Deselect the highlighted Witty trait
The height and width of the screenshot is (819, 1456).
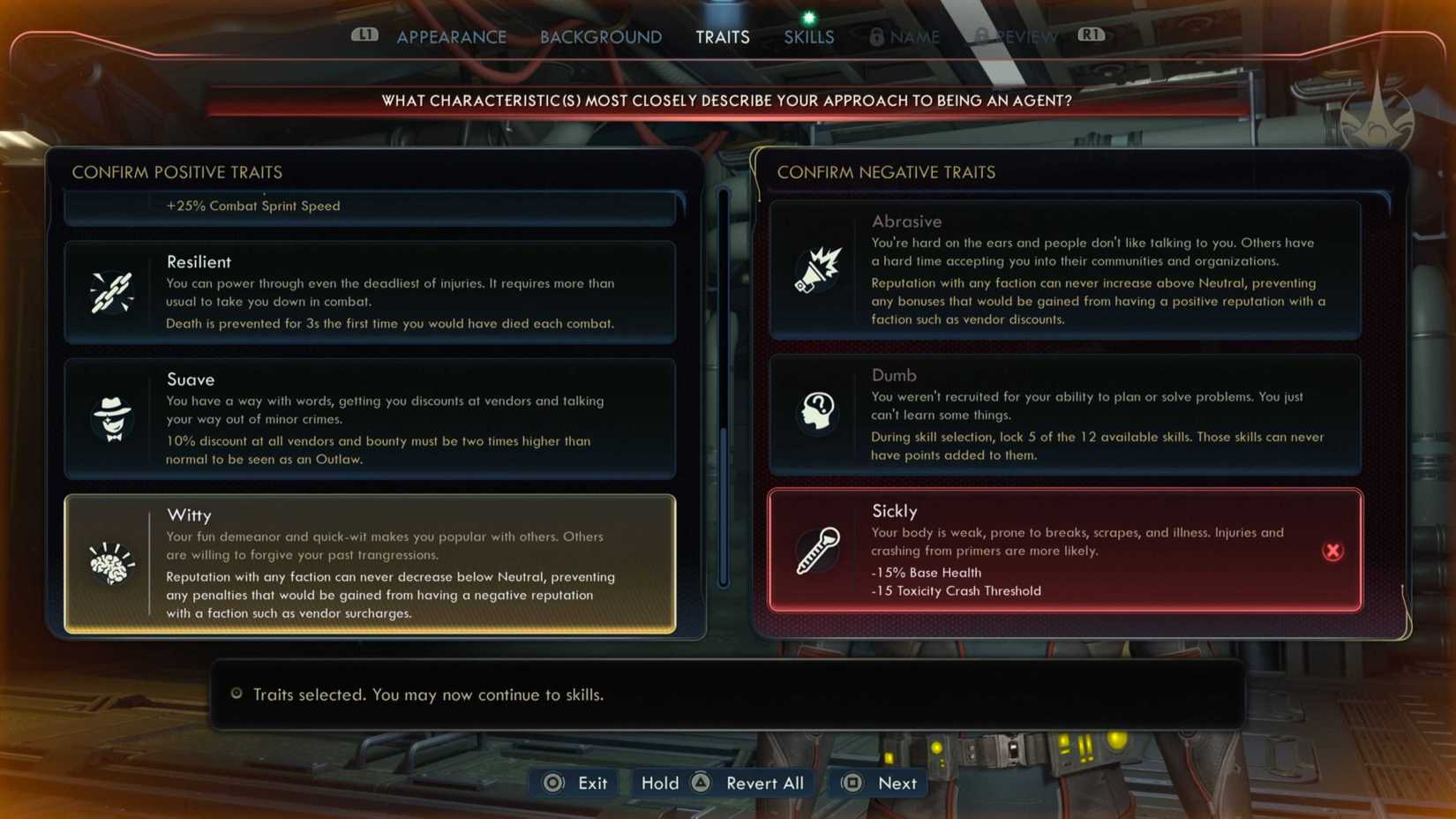click(x=369, y=562)
